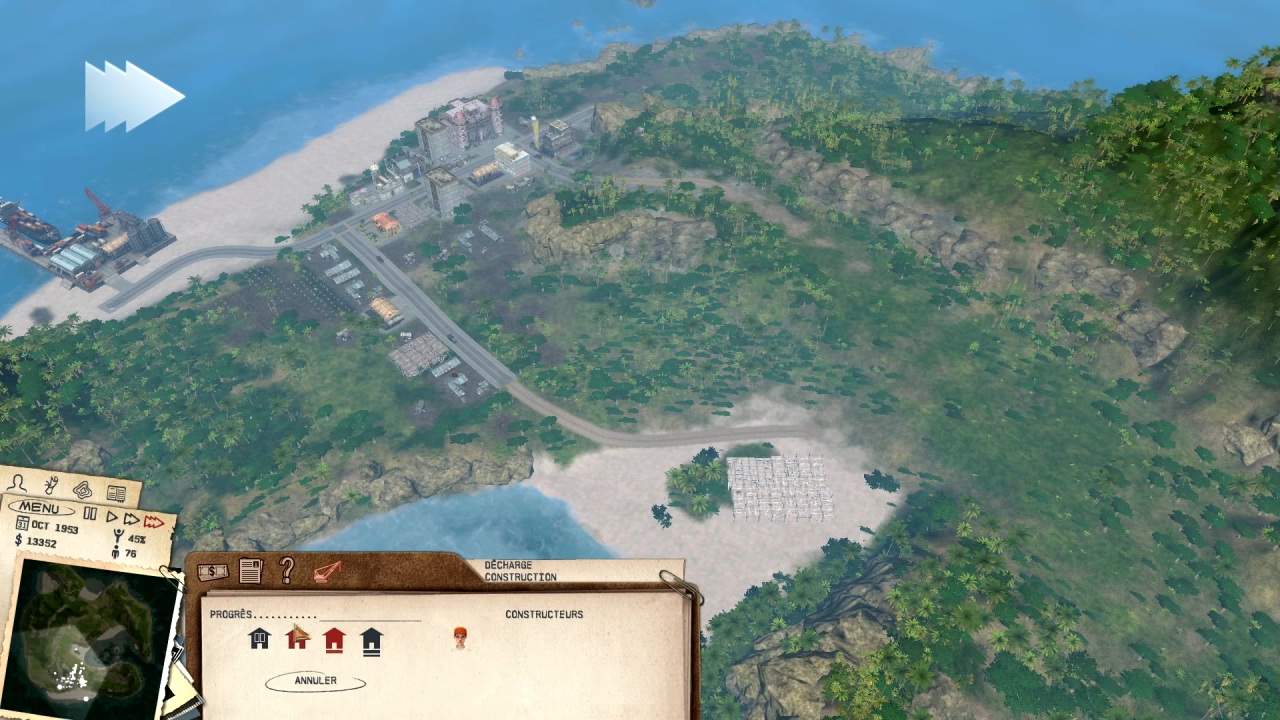Click the PROGRES progress bar
Image resolution: width=1280 pixels, height=720 pixels.
[370, 618]
